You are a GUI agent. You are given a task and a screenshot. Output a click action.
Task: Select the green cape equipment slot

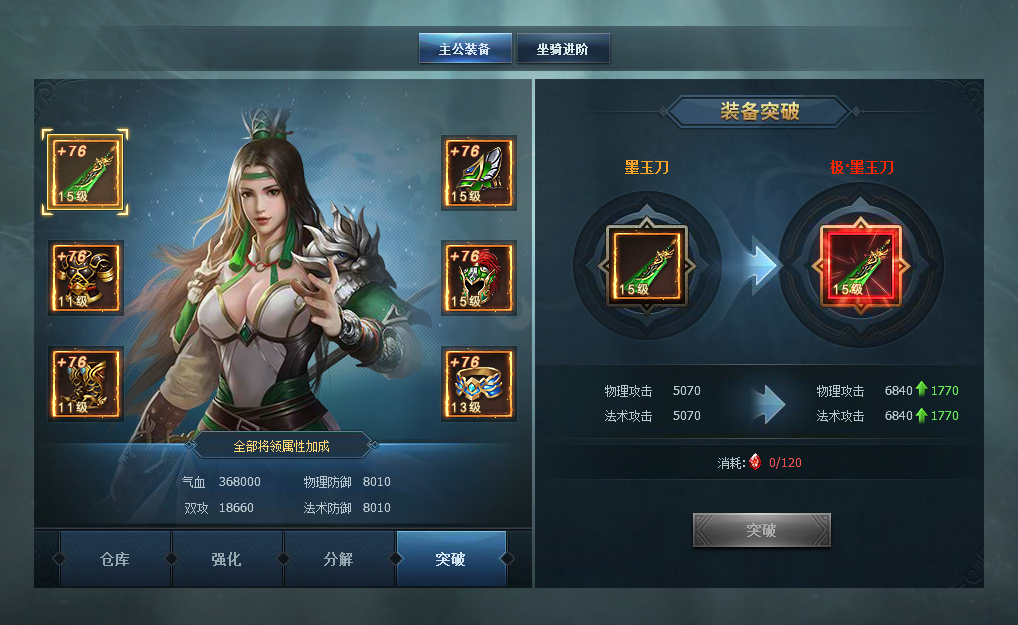pyautogui.click(x=479, y=172)
